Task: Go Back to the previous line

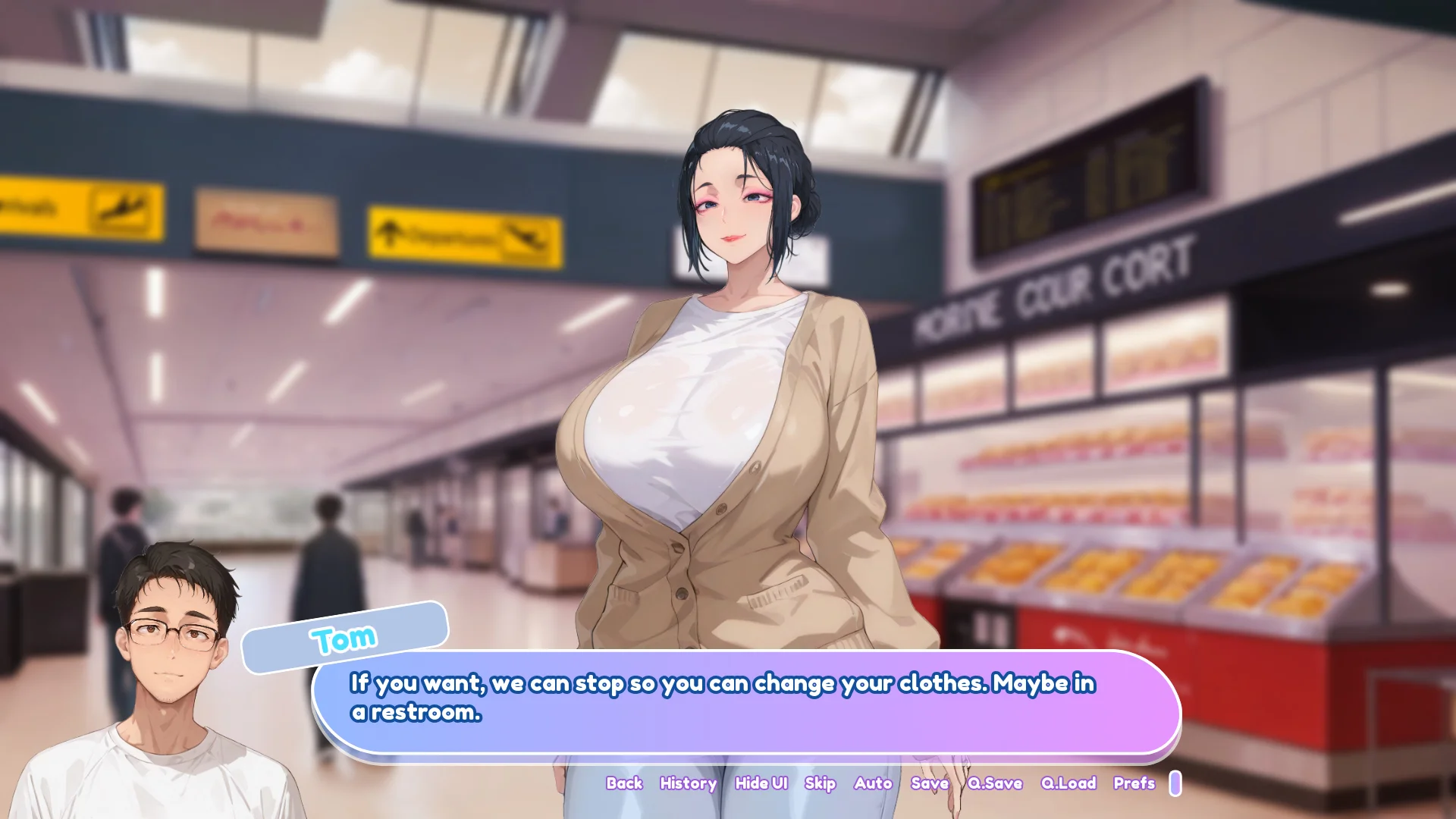Action: (x=624, y=783)
